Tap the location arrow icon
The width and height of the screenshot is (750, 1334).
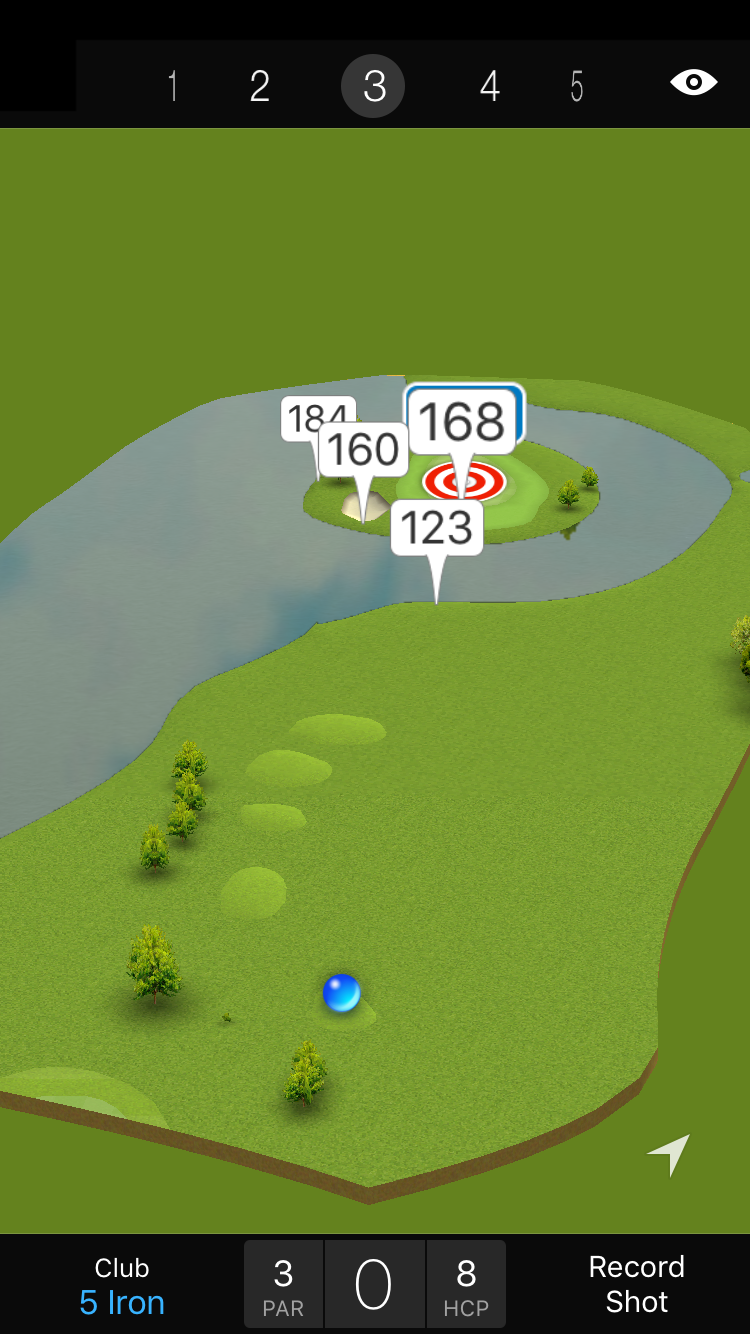pos(669,1154)
